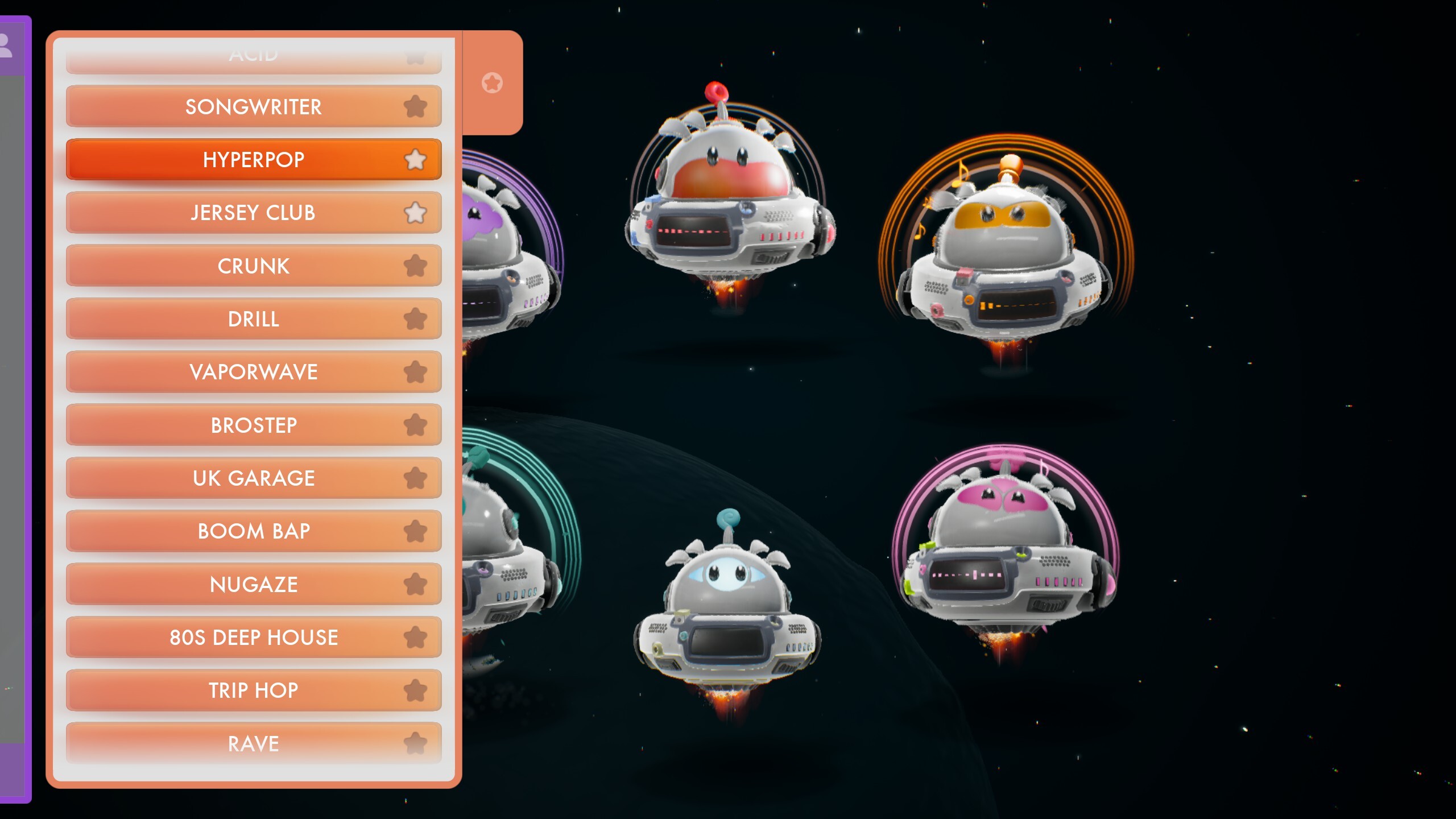This screenshot has width=1456, height=819.
Task: Select the TRIP HOP genre
Action: 253,690
